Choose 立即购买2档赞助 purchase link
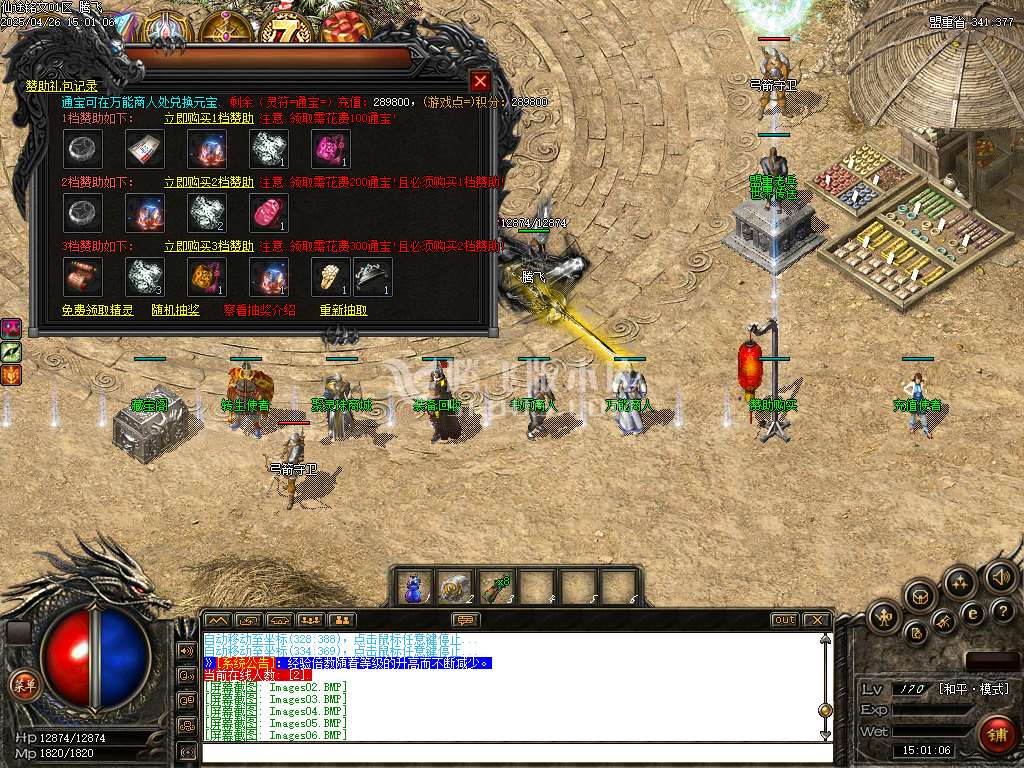Viewport: 1024px width, 768px height. (209, 182)
